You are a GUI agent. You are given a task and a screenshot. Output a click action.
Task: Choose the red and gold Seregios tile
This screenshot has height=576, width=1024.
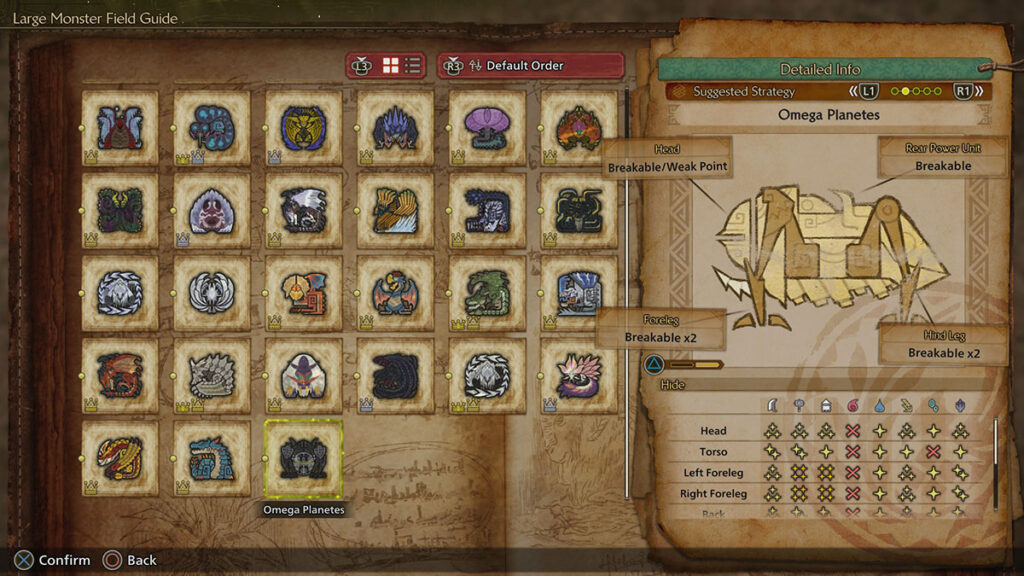tap(120, 458)
